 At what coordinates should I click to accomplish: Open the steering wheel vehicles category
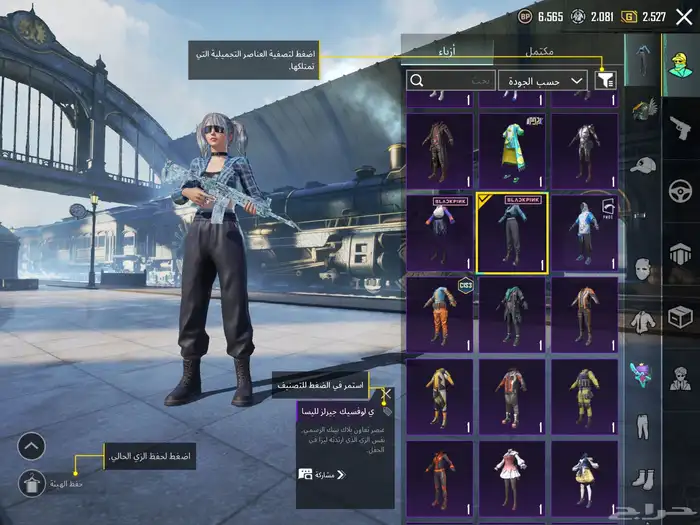pos(680,190)
